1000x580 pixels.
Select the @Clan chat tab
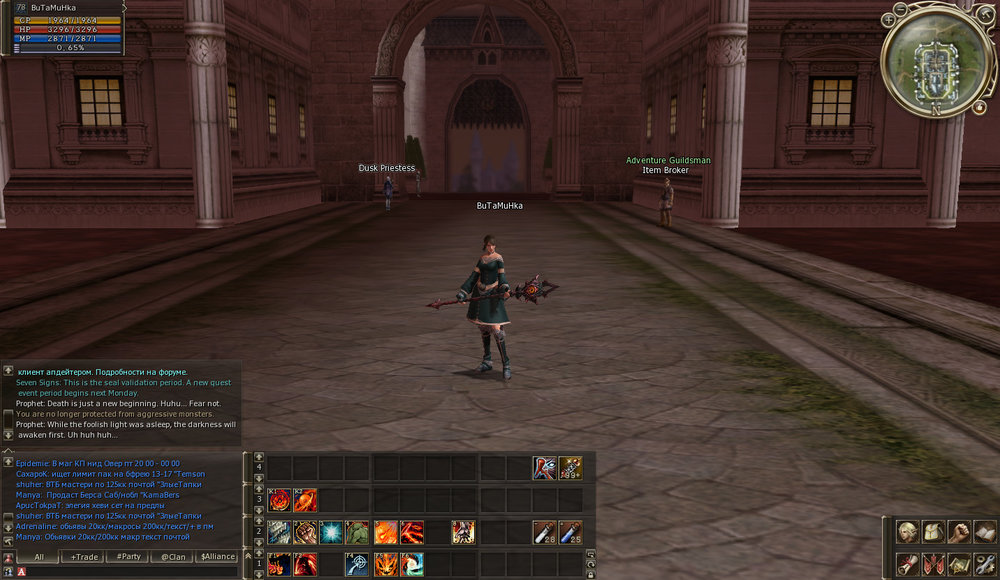(174, 556)
